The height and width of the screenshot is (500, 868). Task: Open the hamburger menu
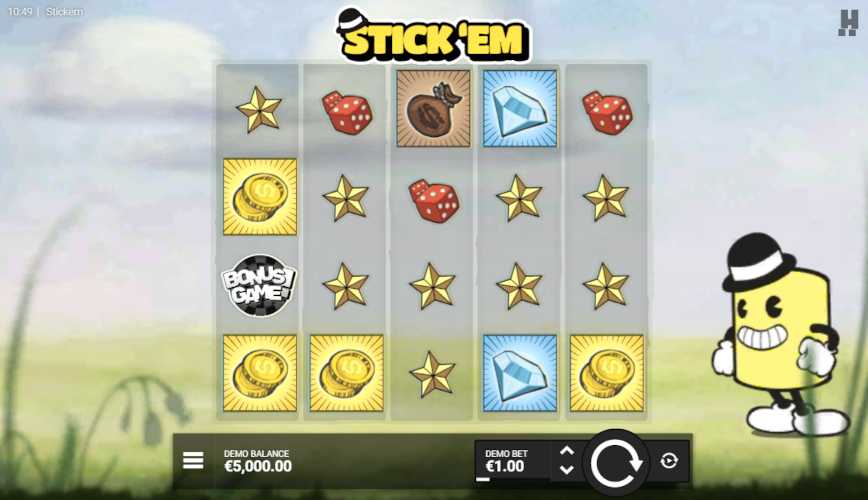click(193, 460)
